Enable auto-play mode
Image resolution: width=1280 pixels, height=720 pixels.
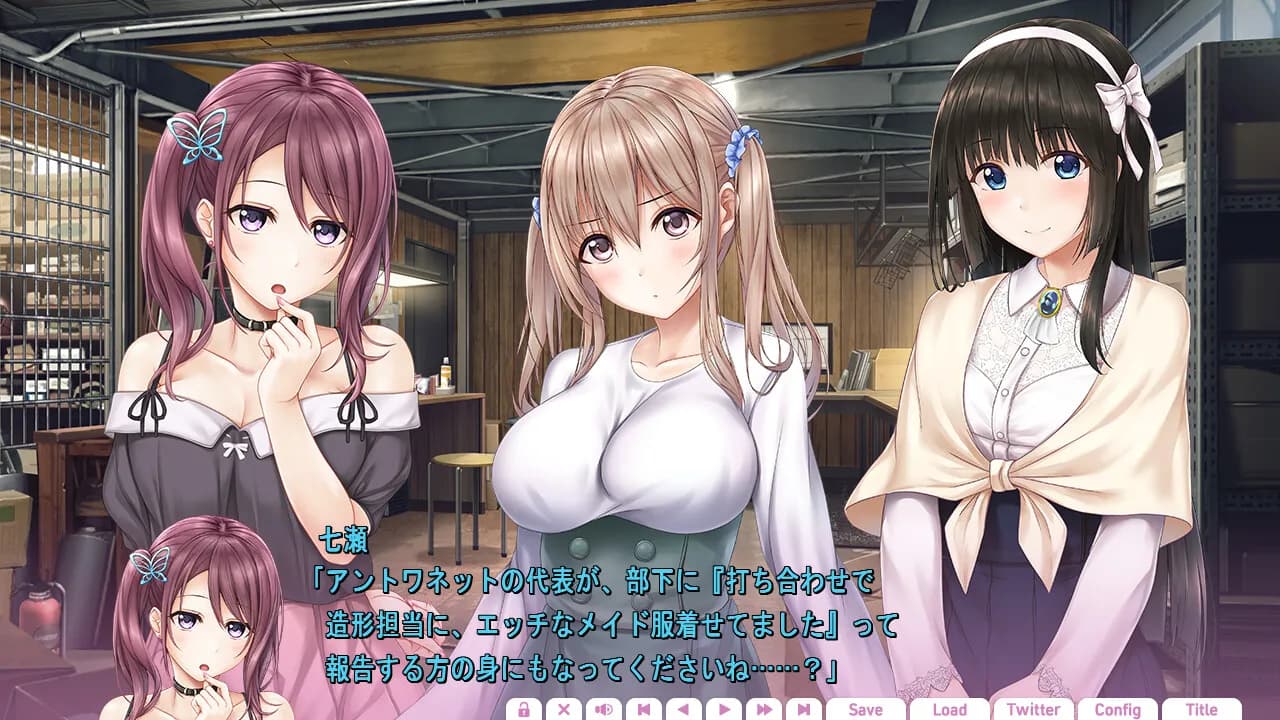pos(726,708)
